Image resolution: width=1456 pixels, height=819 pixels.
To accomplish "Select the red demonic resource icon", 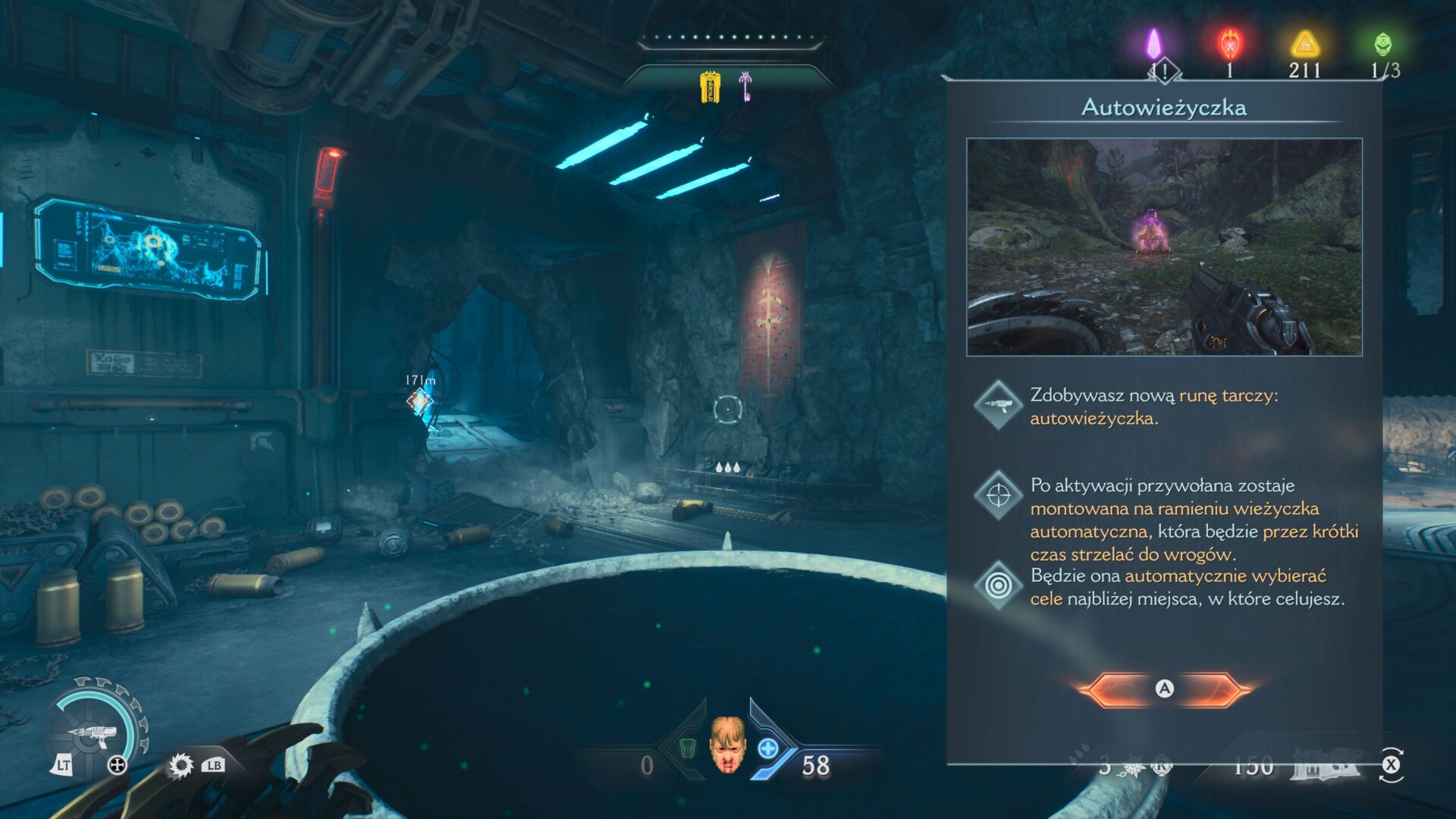I will [1229, 44].
